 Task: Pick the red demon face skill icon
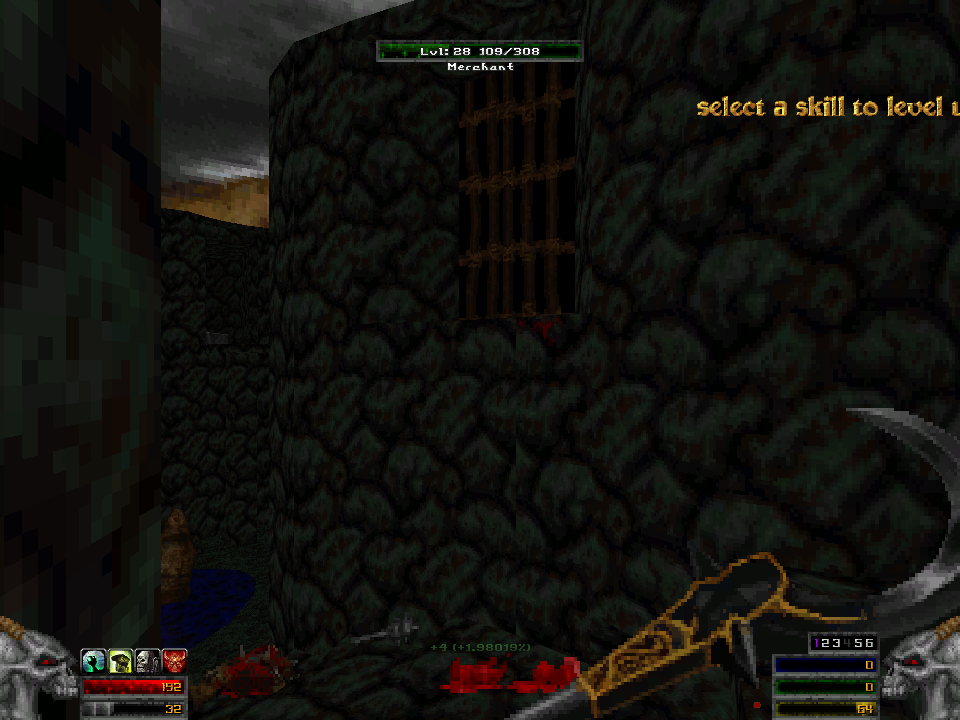tap(174, 660)
